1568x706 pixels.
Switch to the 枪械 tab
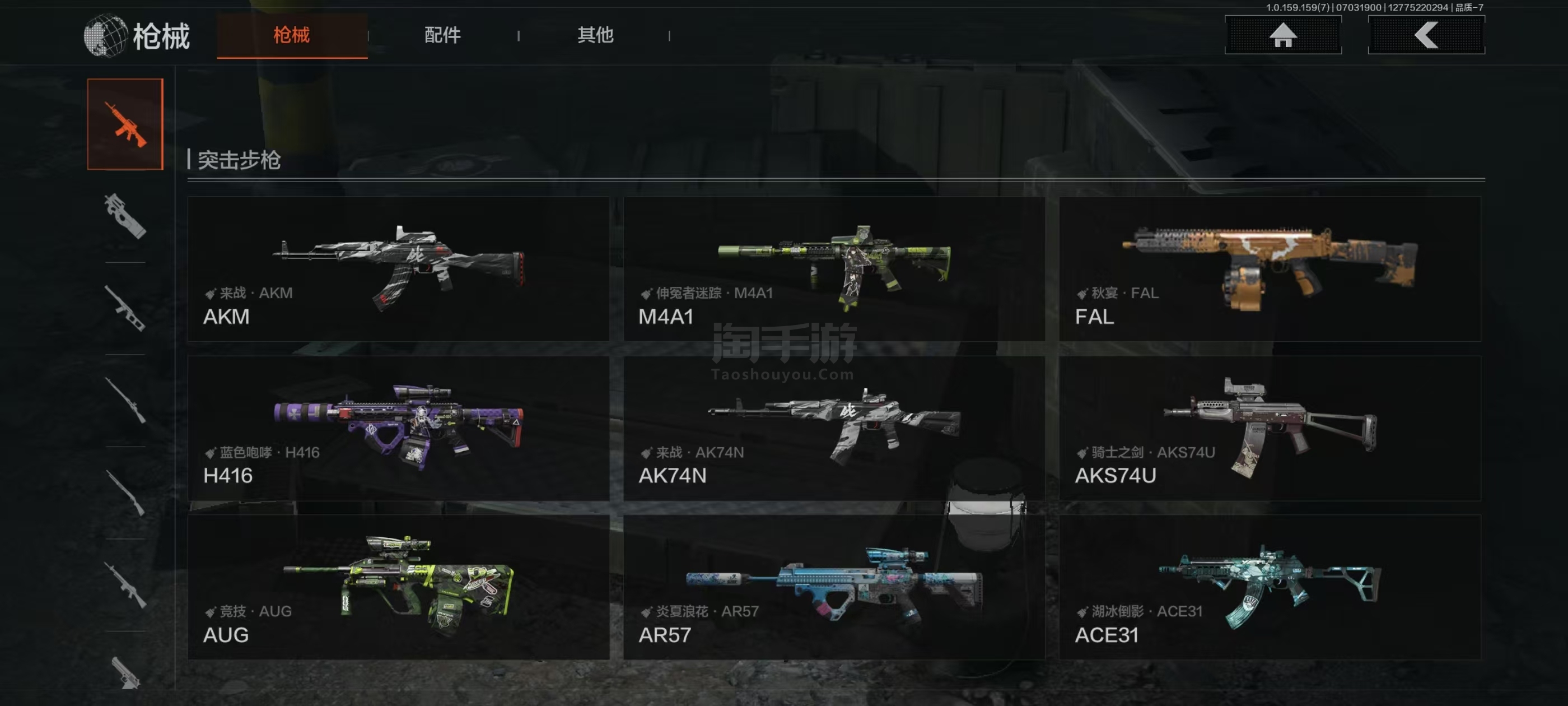[292, 35]
